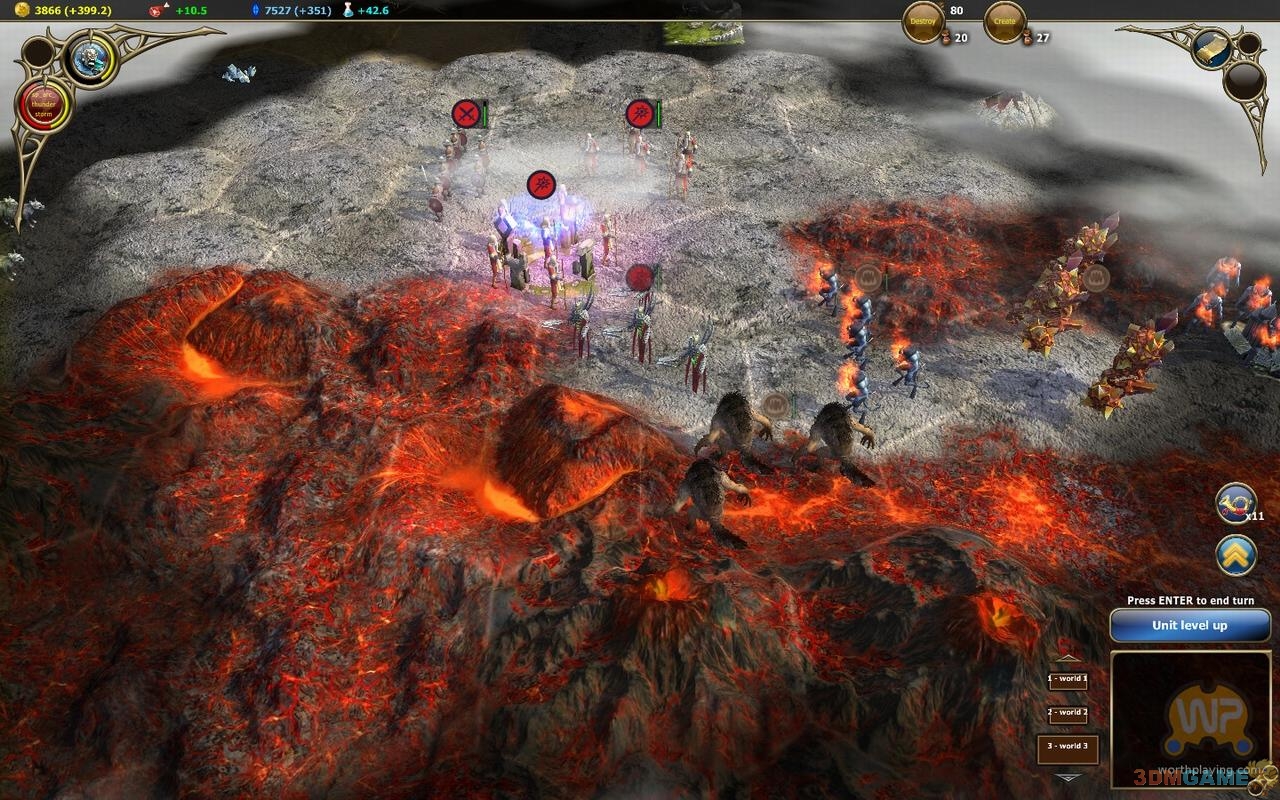Screen dimensions: 1280x800
Task: Switch to the 1 - world 1 tab
Action: [1067, 679]
